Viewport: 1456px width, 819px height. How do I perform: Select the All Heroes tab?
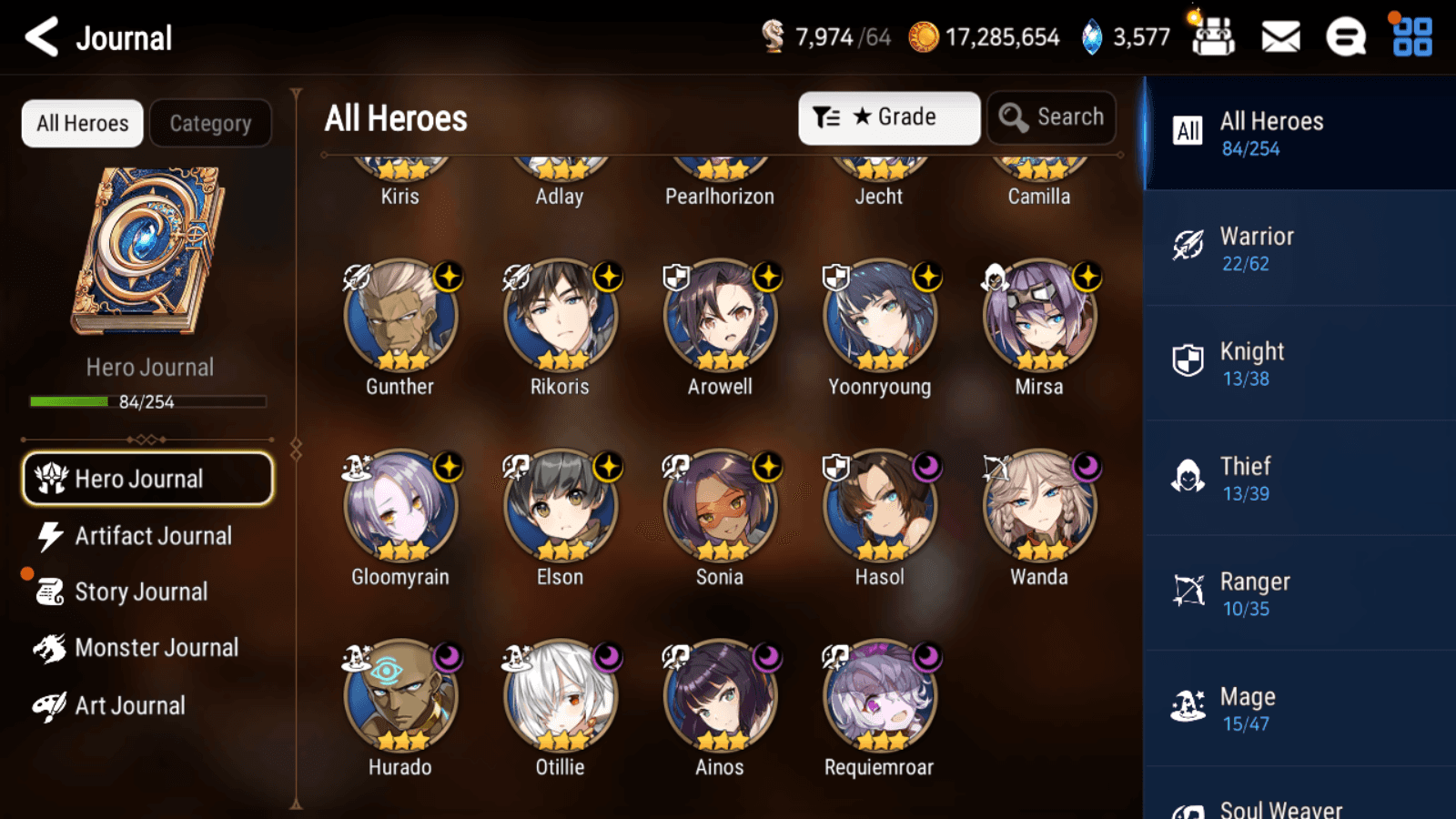pyautogui.click(x=83, y=124)
